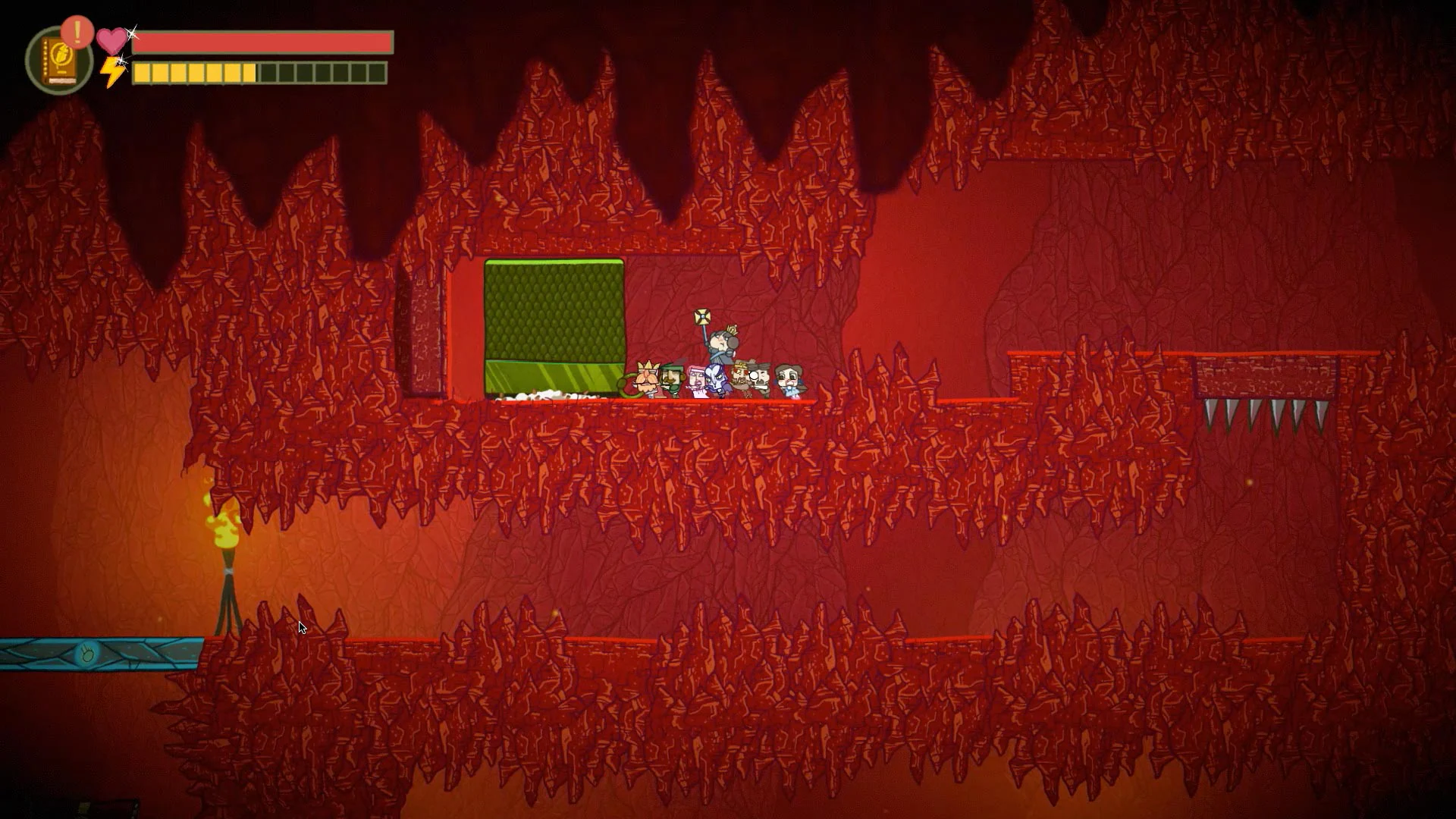Select the green-hatted mustached character
The image size is (1456, 819).
click(673, 379)
